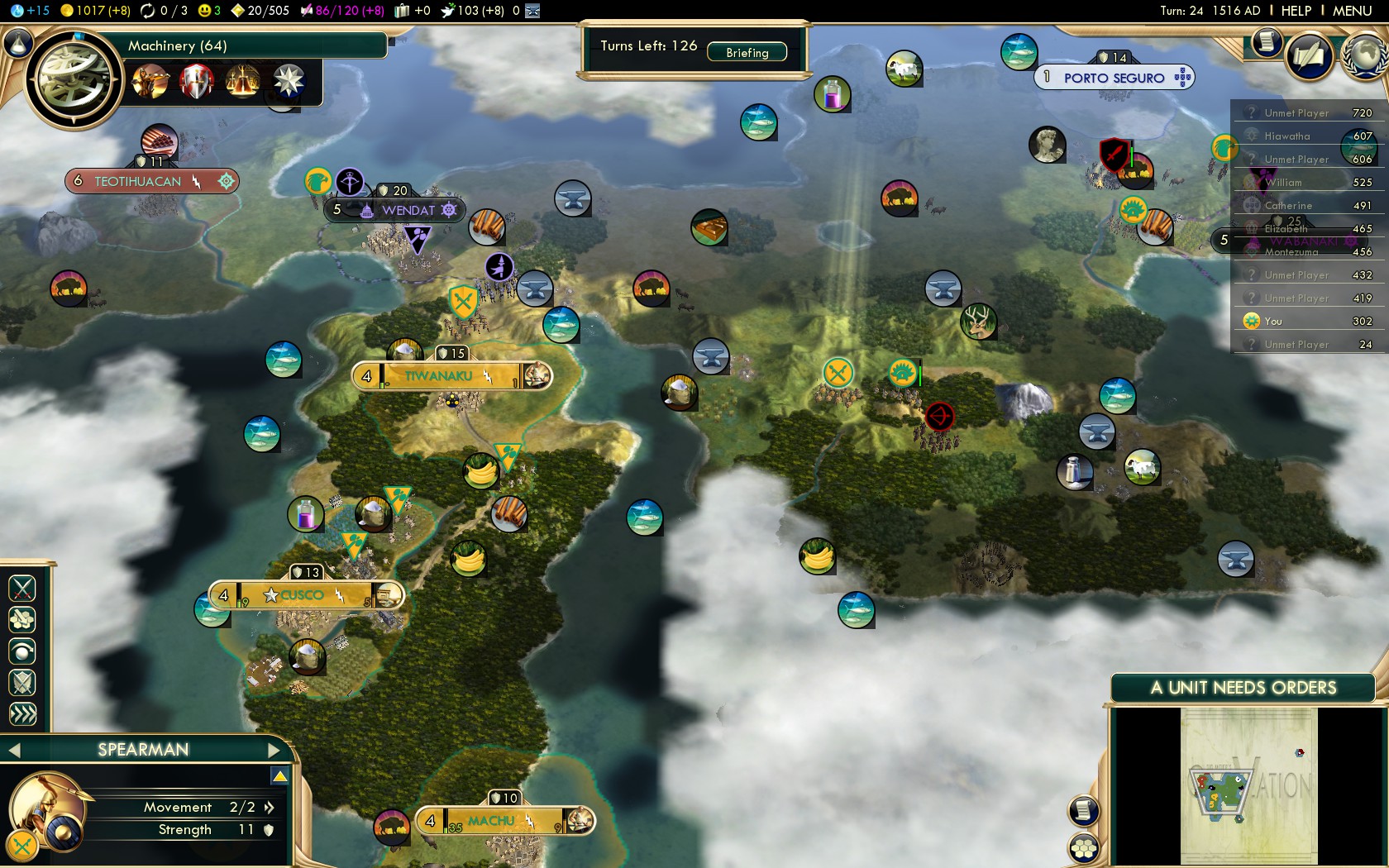Open the game MENU

pos(1352,11)
